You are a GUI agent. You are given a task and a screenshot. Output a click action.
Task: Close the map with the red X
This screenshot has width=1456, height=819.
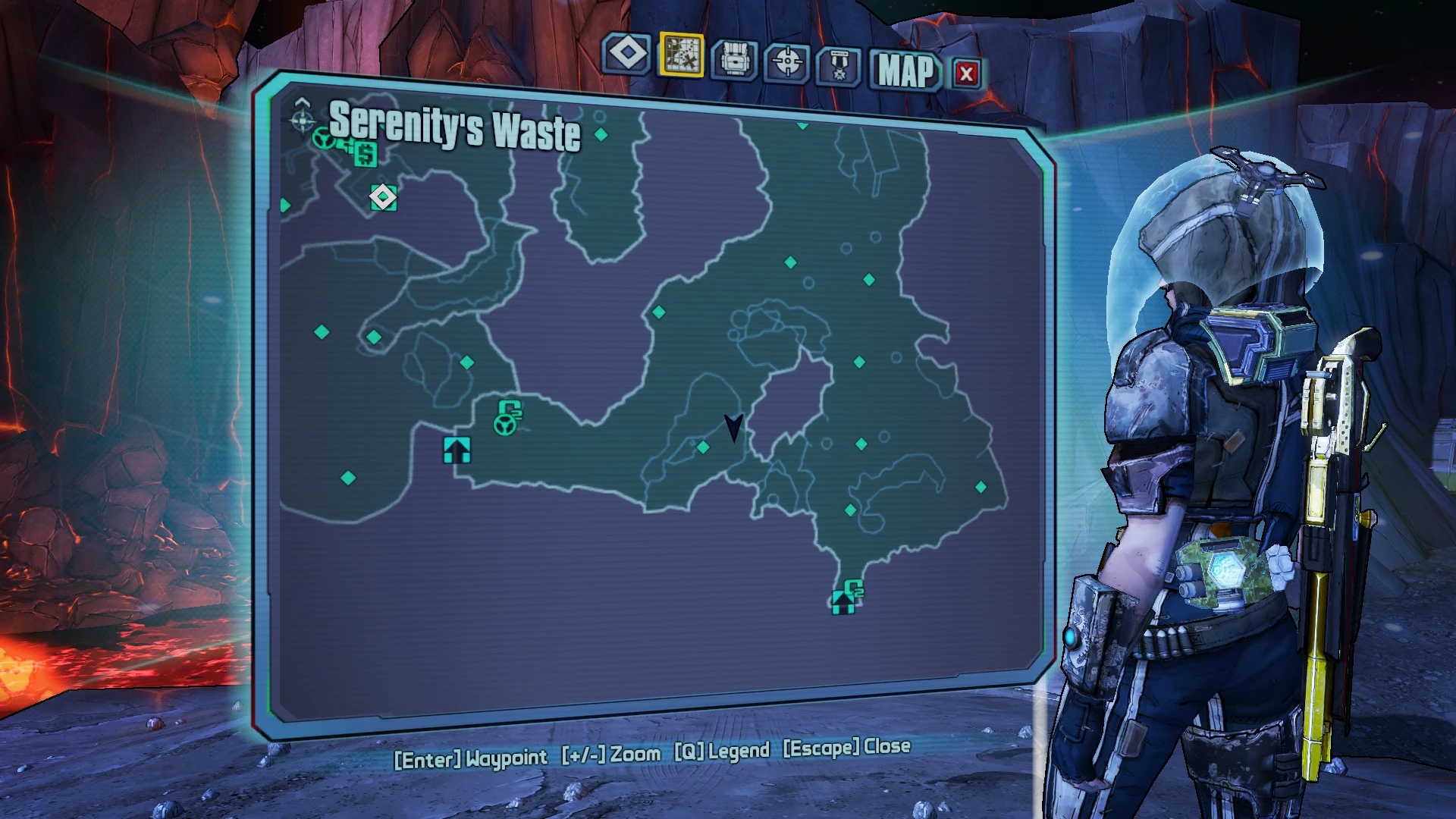(965, 74)
